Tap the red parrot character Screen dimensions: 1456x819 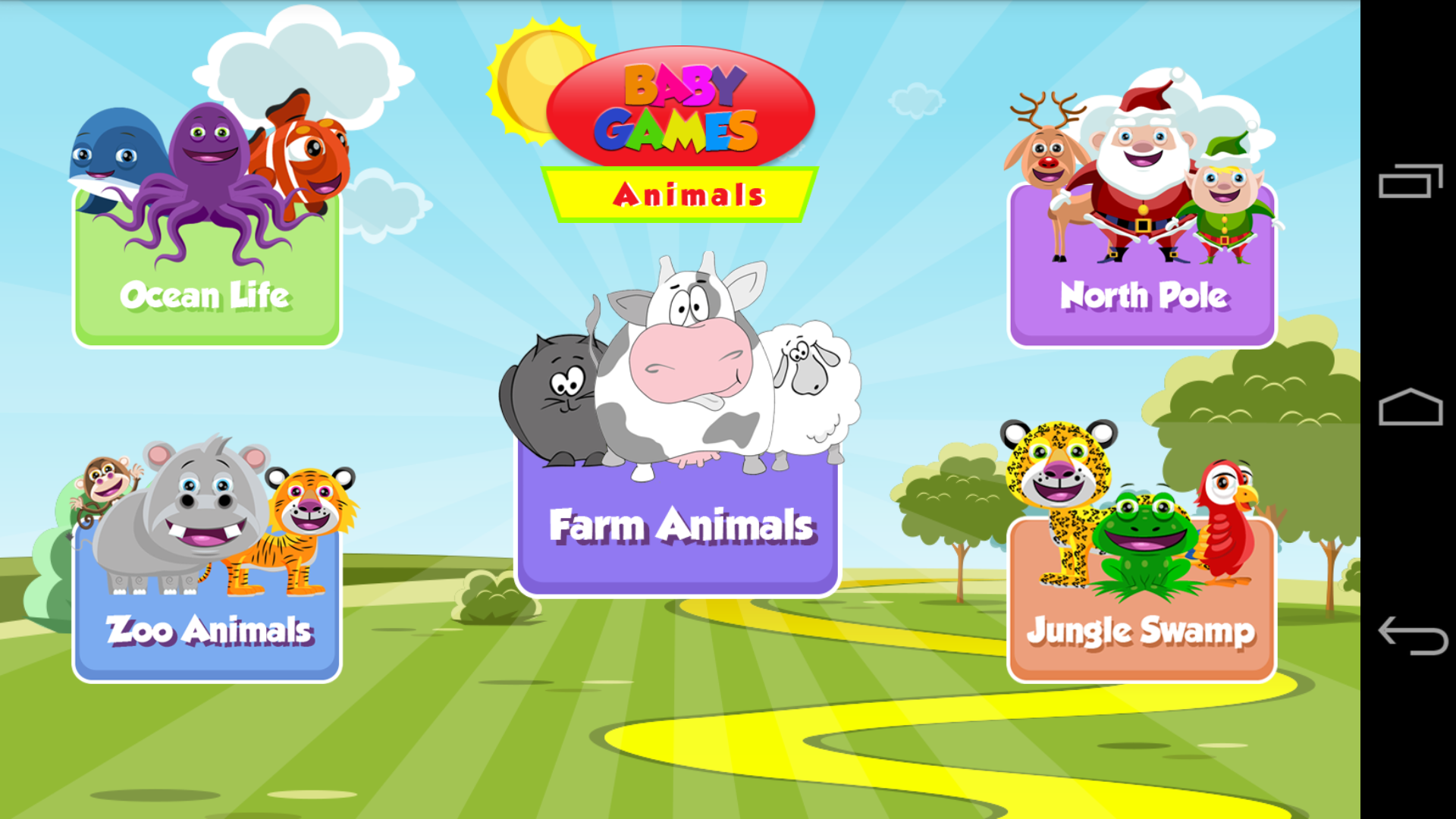[x=1228, y=516]
